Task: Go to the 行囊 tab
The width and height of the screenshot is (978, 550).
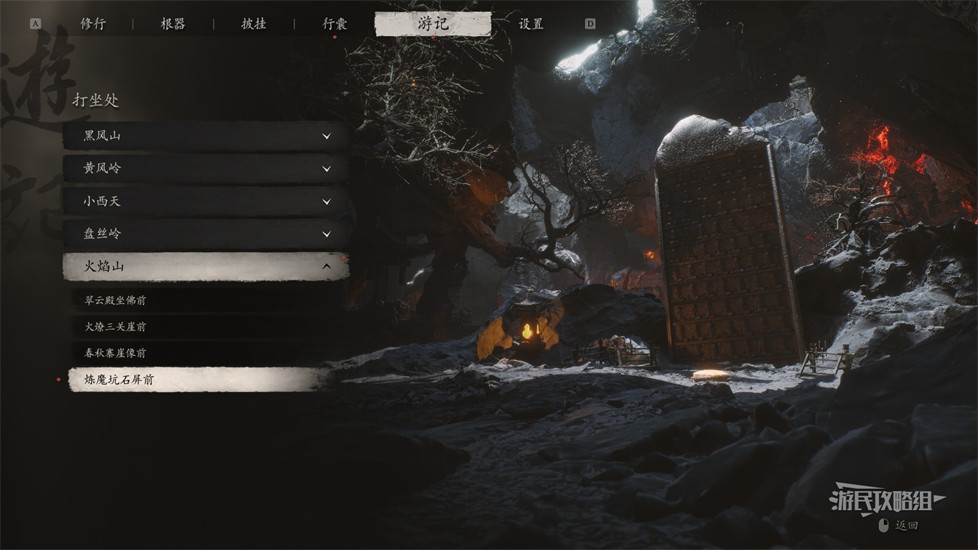Action: tap(335, 23)
